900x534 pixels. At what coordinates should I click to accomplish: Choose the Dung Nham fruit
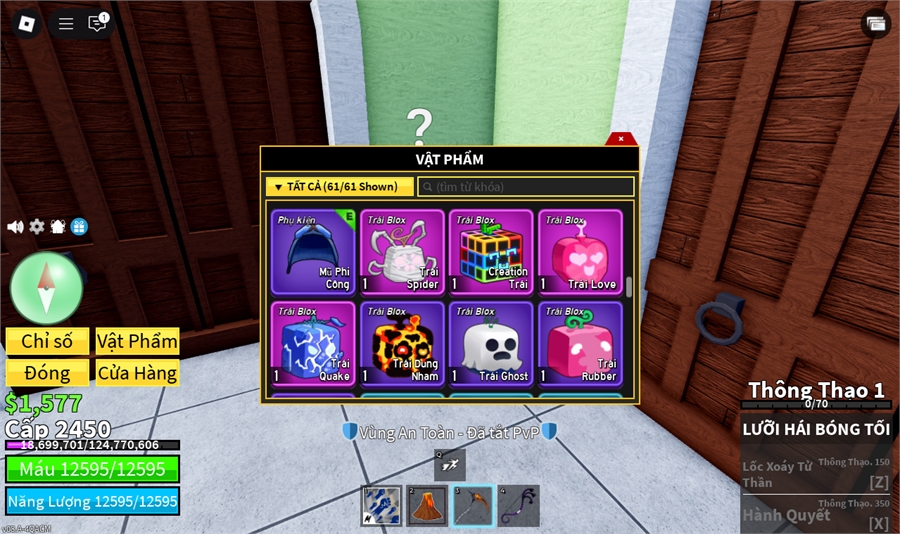(x=401, y=343)
